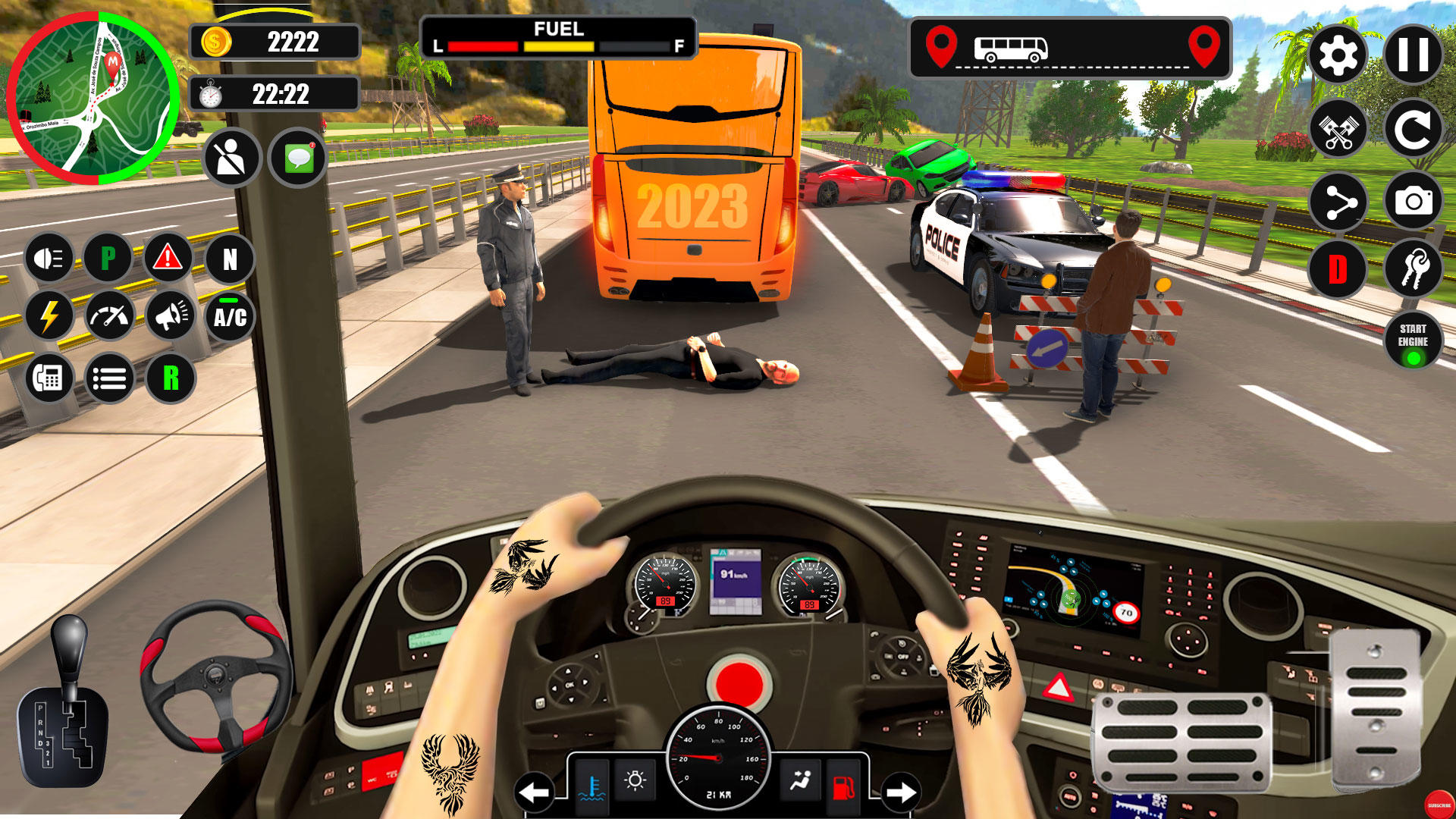Viewport: 1456px width, 819px height.
Task: Turn on the hazard warning lights
Action: (166, 259)
